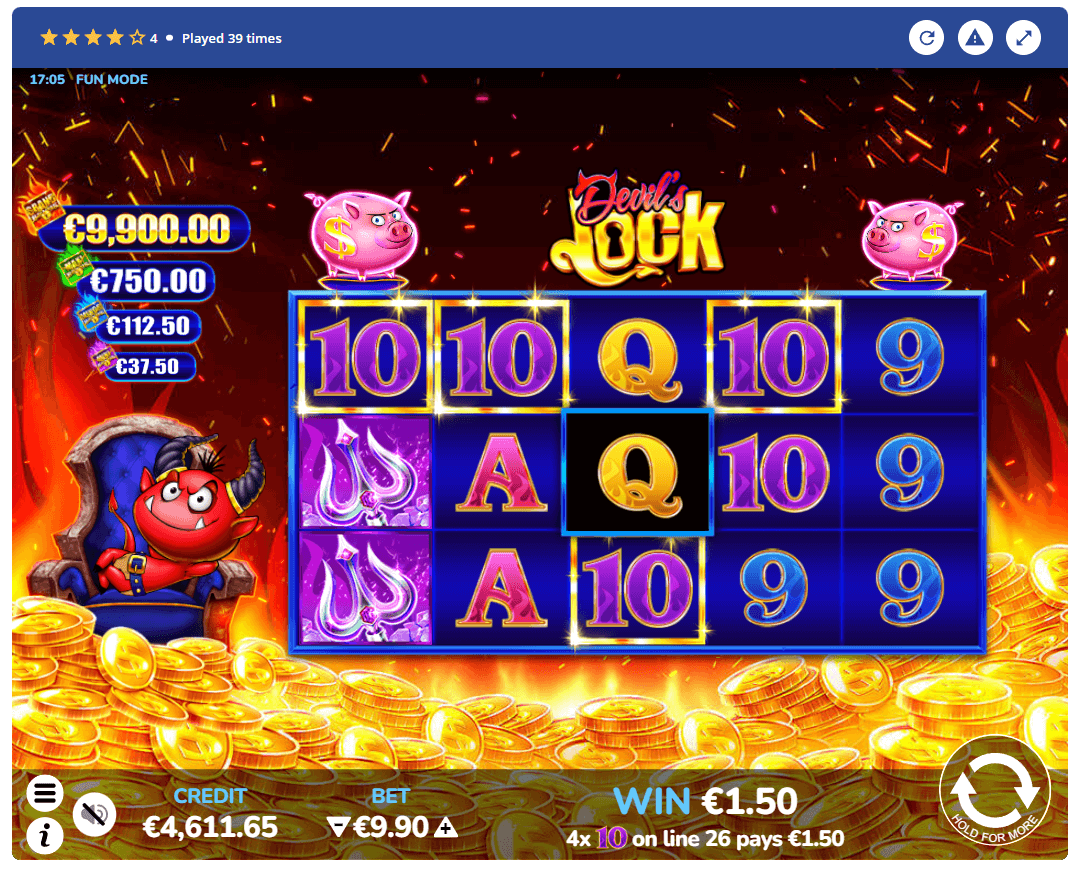Show the game info page

[x=44, y=835]
